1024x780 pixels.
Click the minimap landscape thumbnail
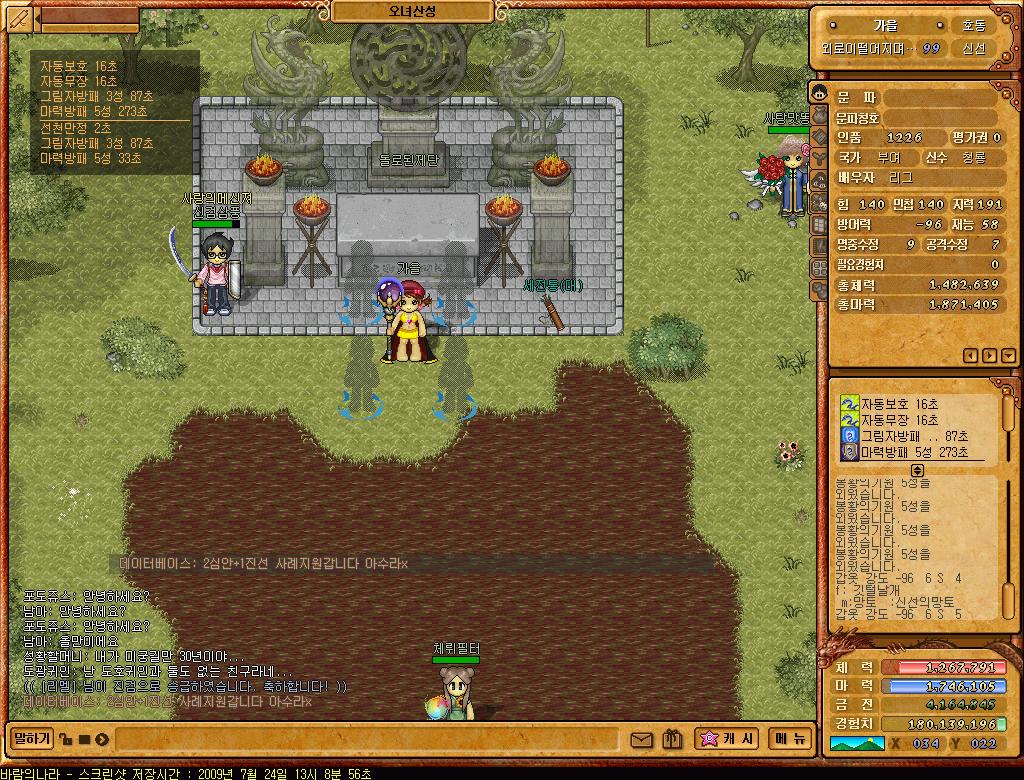pyautogui.click(x=856, y=743)
